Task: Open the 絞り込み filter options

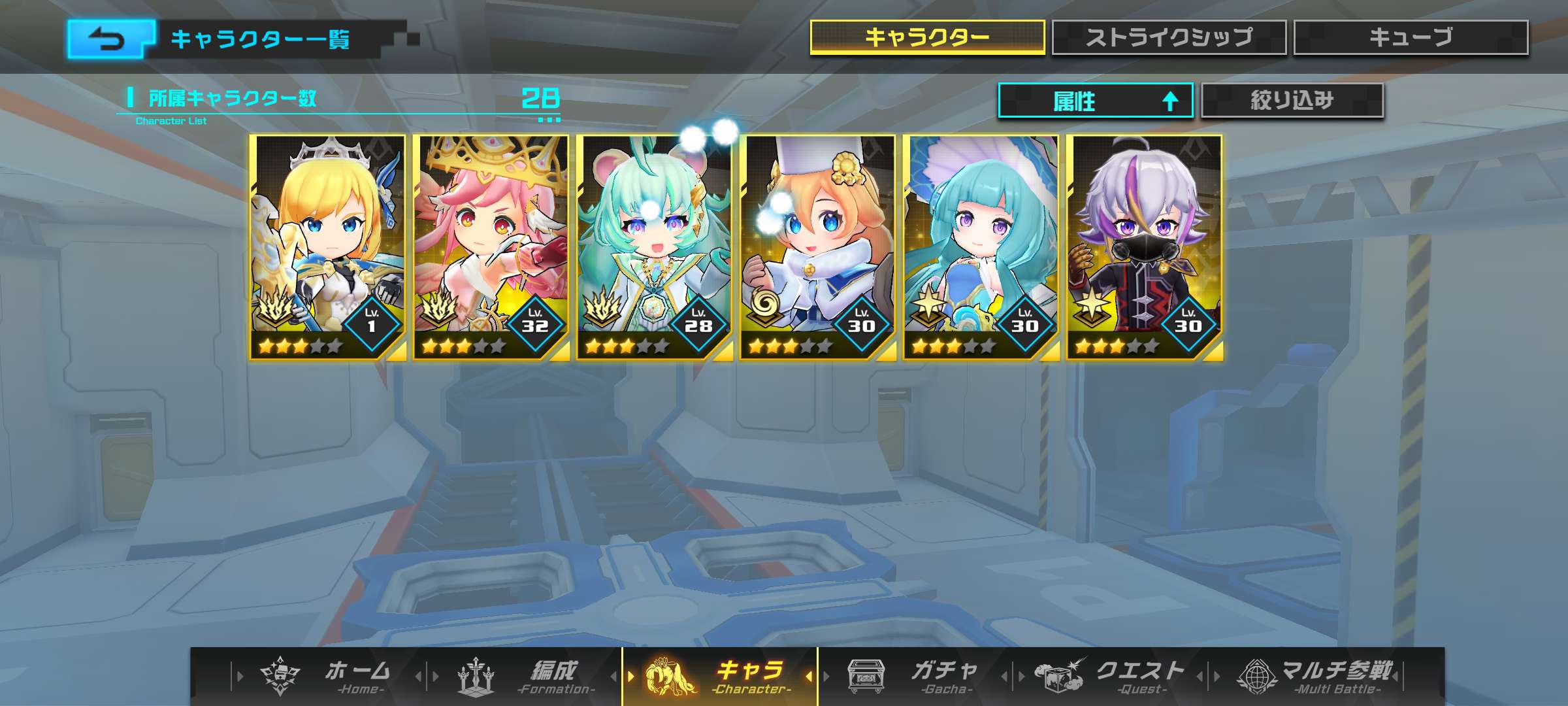Action: tap(1292, 101)
